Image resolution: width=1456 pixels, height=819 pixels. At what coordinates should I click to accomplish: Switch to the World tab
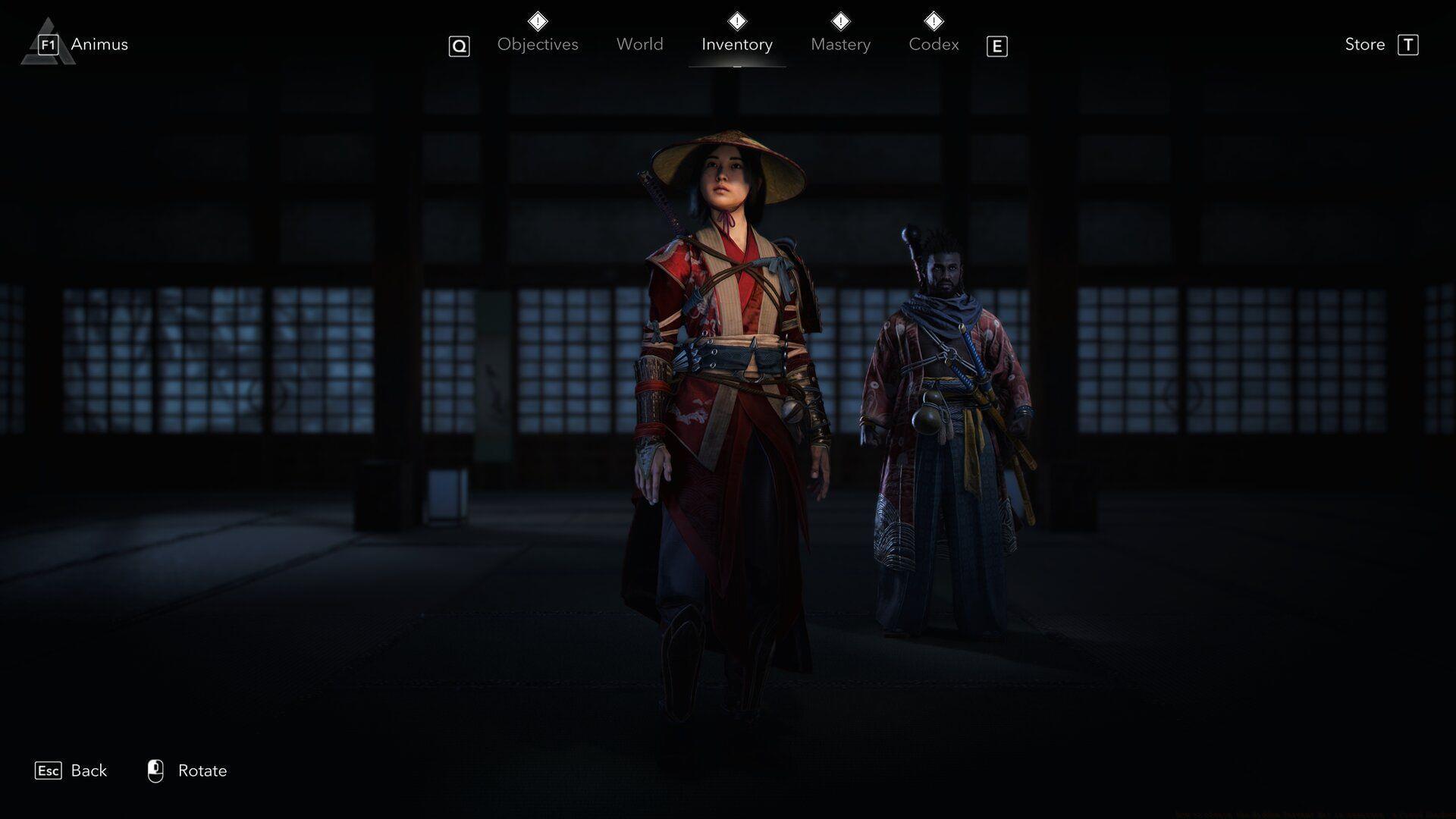pos(639,44)
